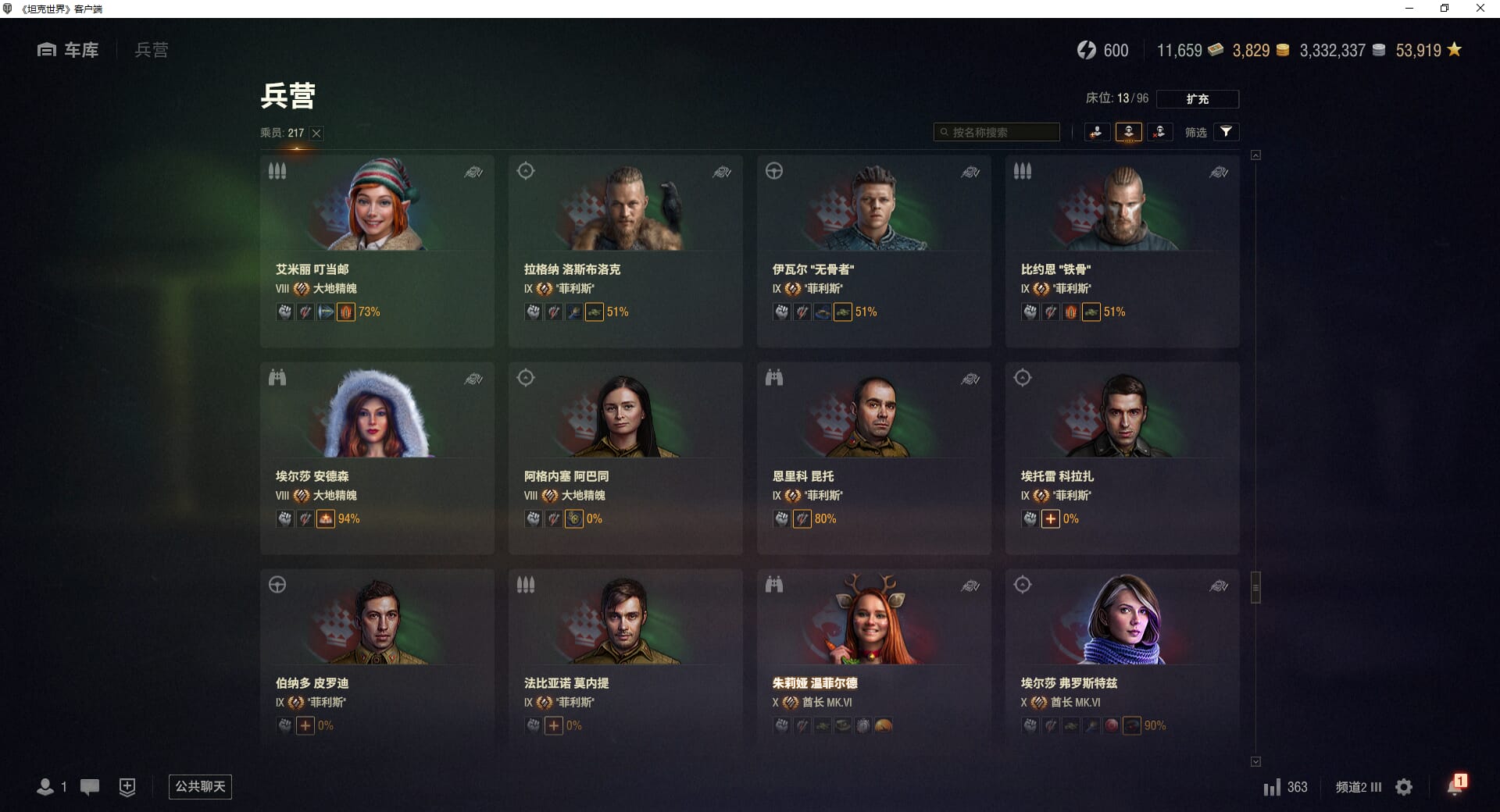Select the 埃托雷 科拉扎 crew card
The image size is (1500, 812).
coord(1122,458)
